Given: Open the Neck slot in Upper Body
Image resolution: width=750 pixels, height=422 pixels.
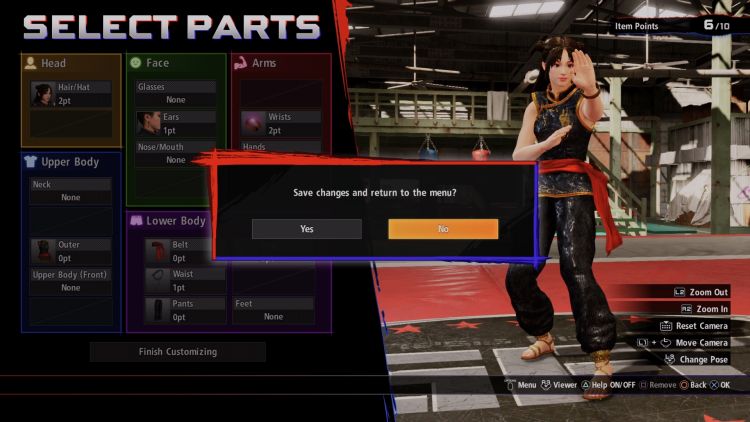Looking at the screenshot, I should point(71,191).
